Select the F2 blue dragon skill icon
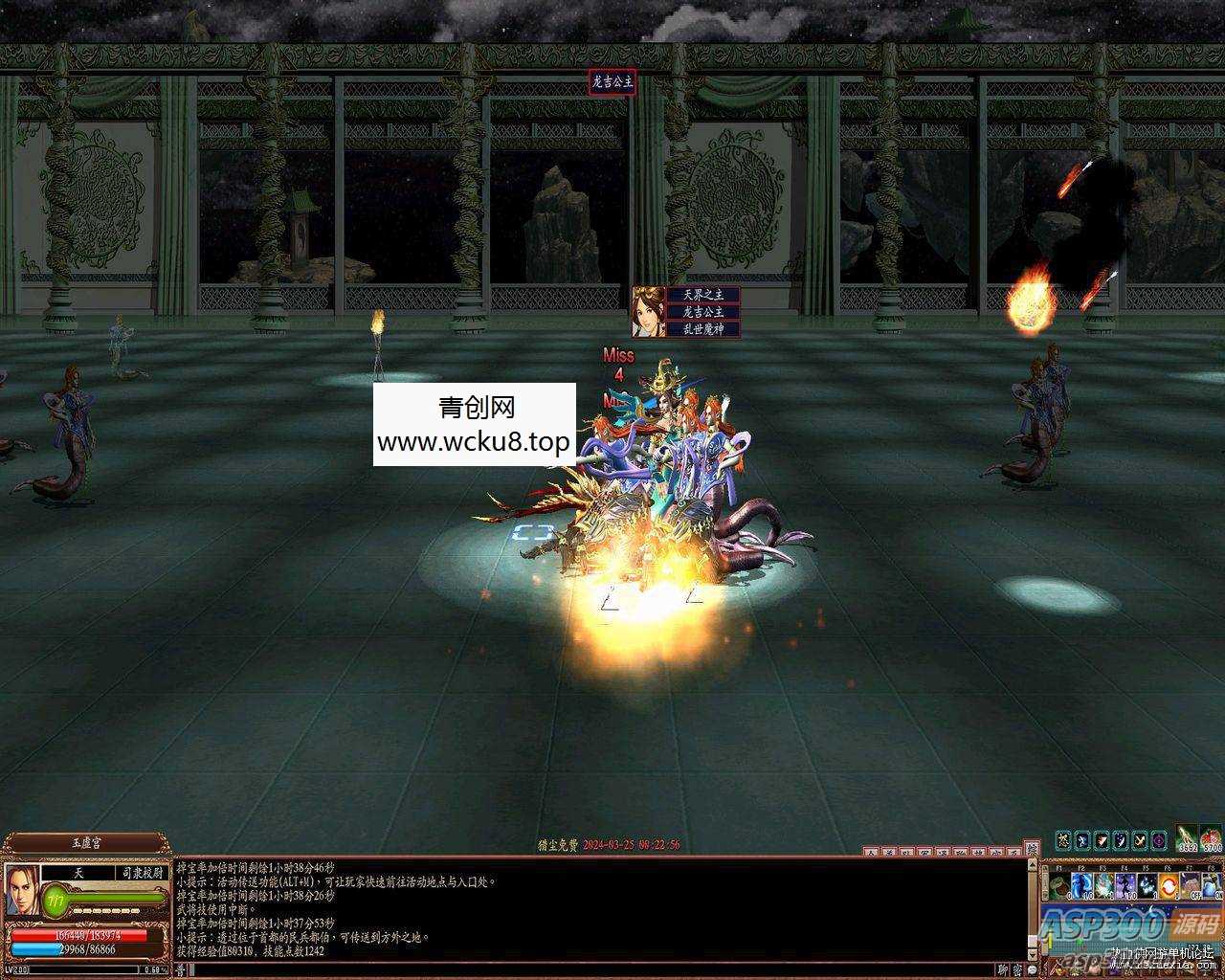Viewport: 1225px width, 980px height. (1081, 884)
